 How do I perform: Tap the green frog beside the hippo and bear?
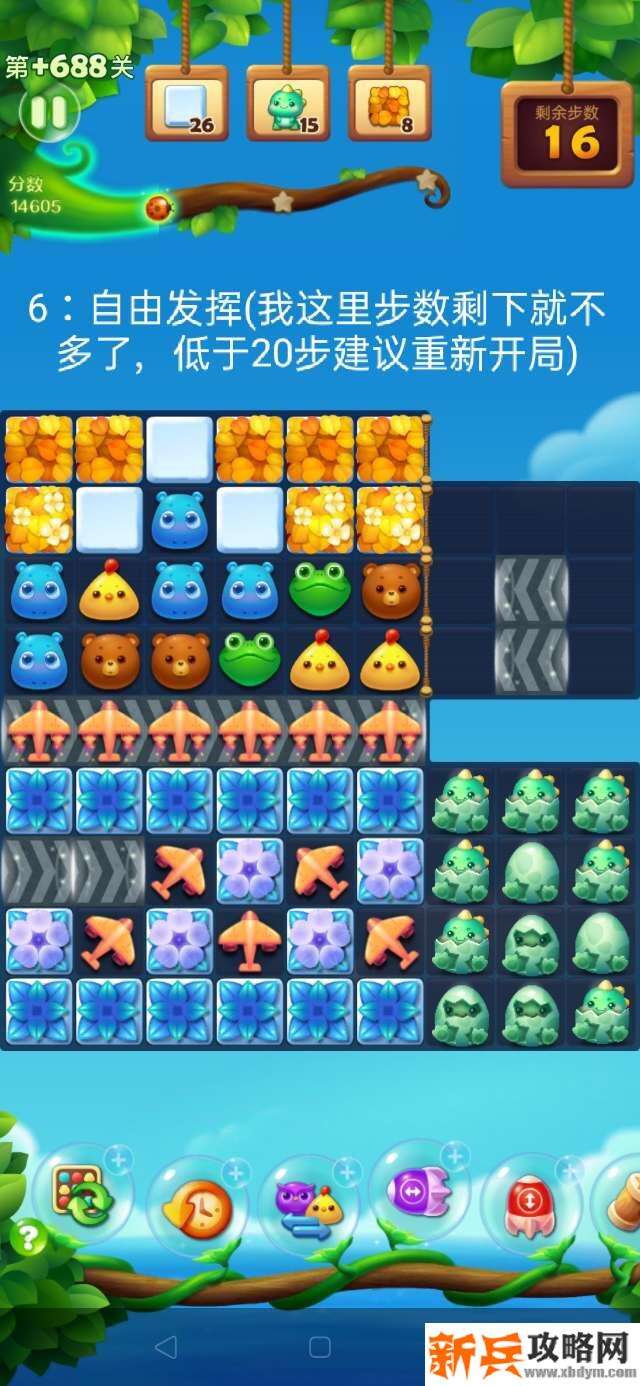click(x=320, y=590)
